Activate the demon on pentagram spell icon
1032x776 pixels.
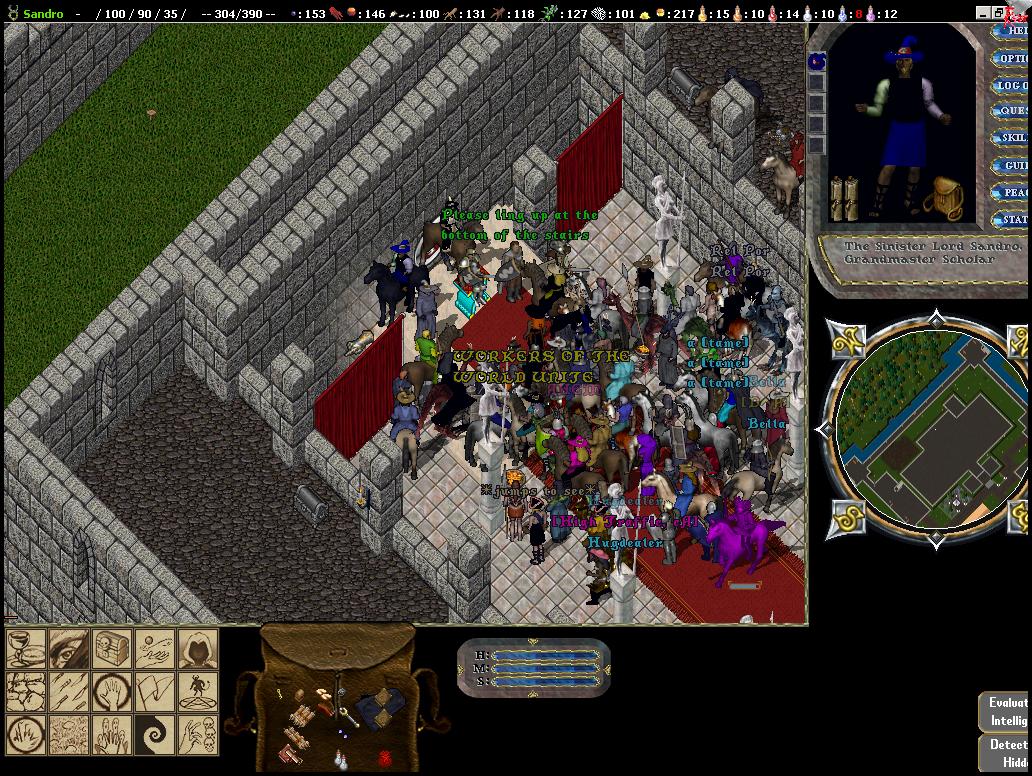[198, 692]
